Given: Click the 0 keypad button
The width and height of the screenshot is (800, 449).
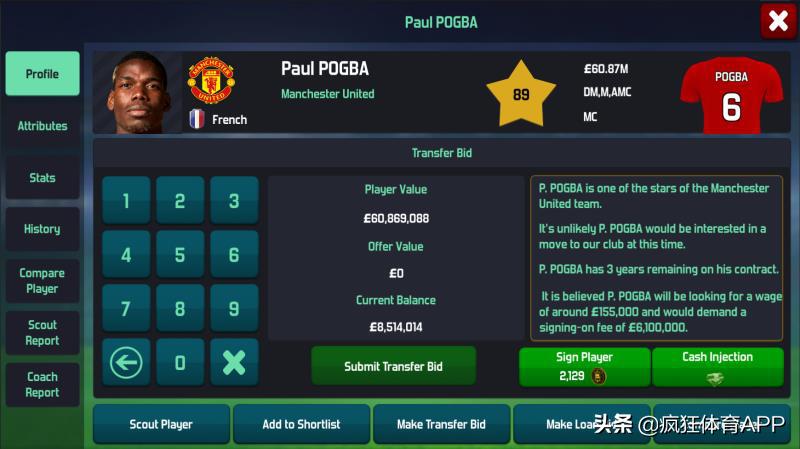Looking at the screenshot, I should (180, 363).
